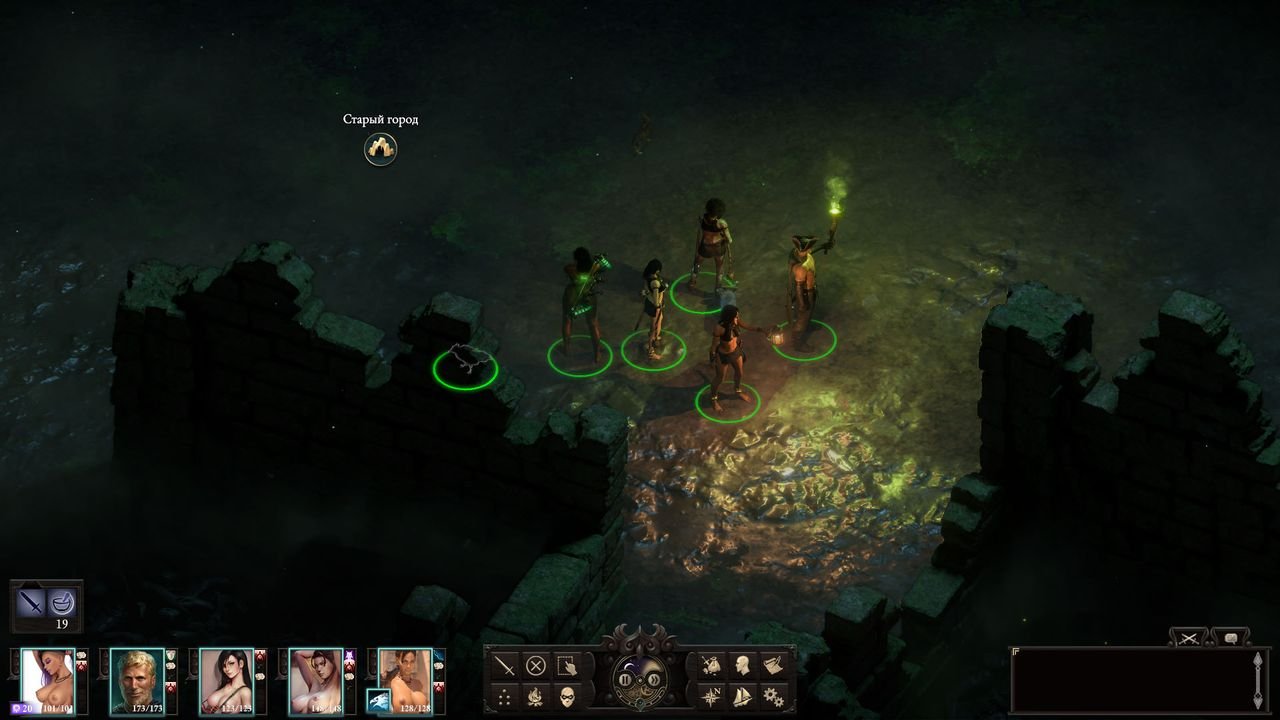The image size is (1280, 720).
Task: Open the ship management icon
Action: (742, 696)
